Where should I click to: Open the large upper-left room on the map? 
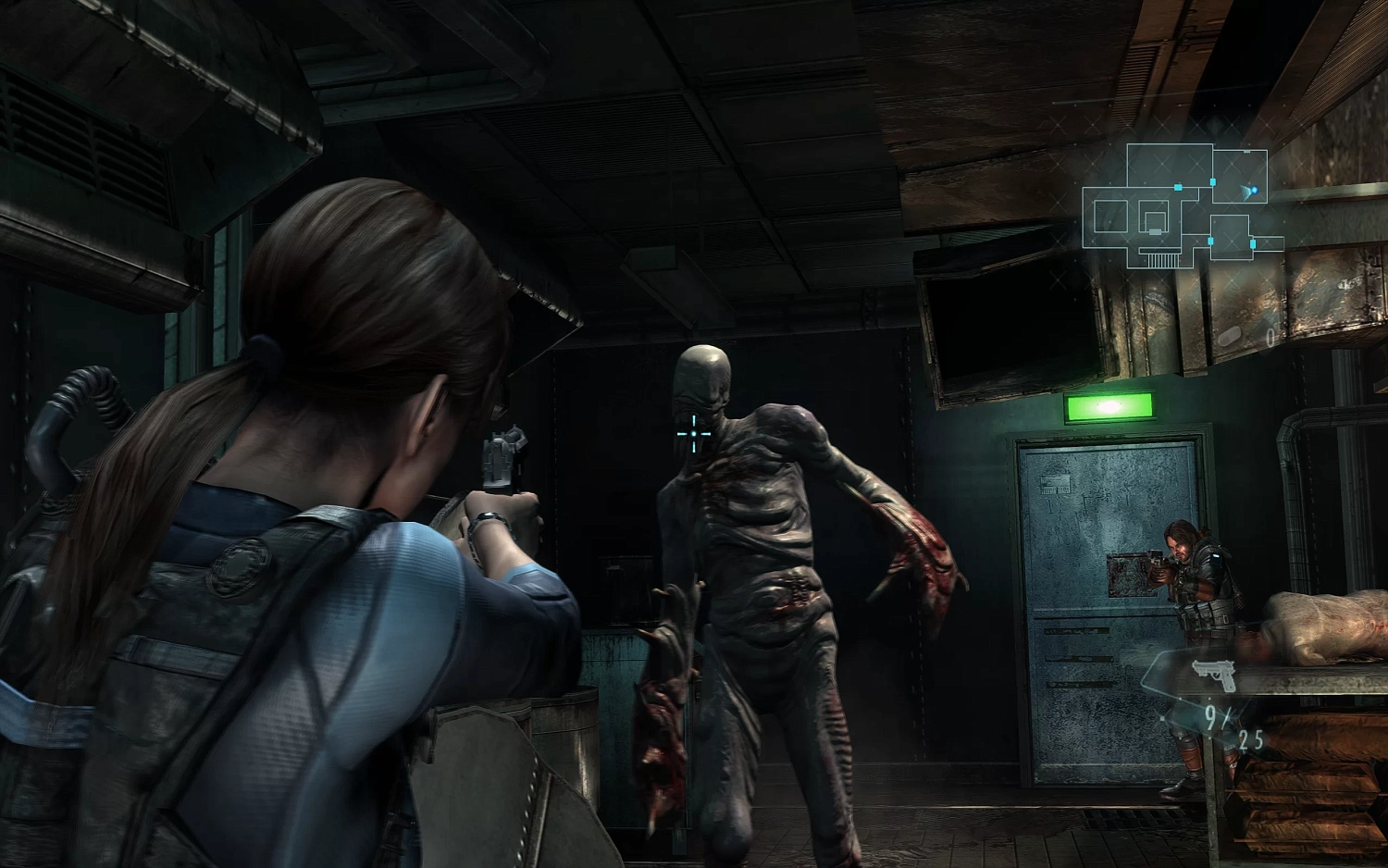click(1171, 165)
